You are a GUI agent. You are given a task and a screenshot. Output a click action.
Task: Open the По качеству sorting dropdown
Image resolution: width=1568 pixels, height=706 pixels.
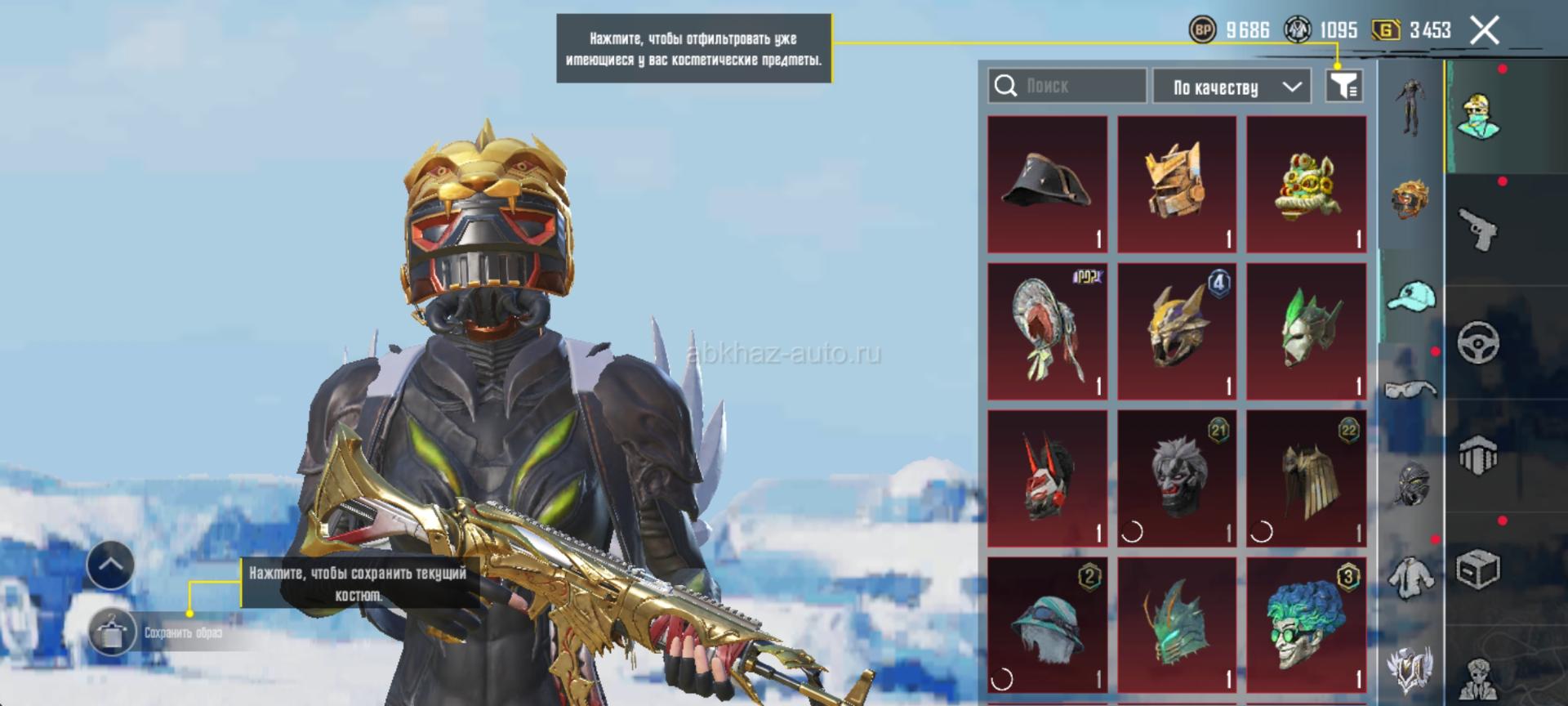click(1232, 87)
